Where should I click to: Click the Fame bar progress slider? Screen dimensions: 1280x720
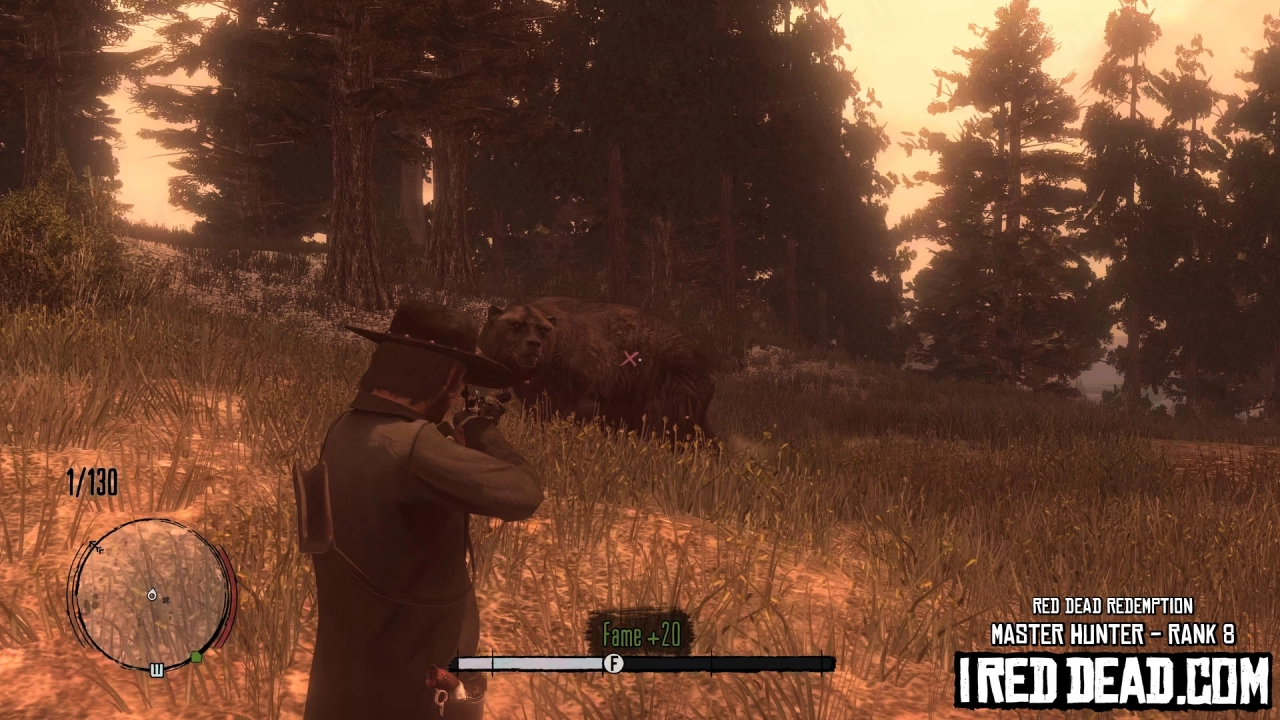coord(612,663)
